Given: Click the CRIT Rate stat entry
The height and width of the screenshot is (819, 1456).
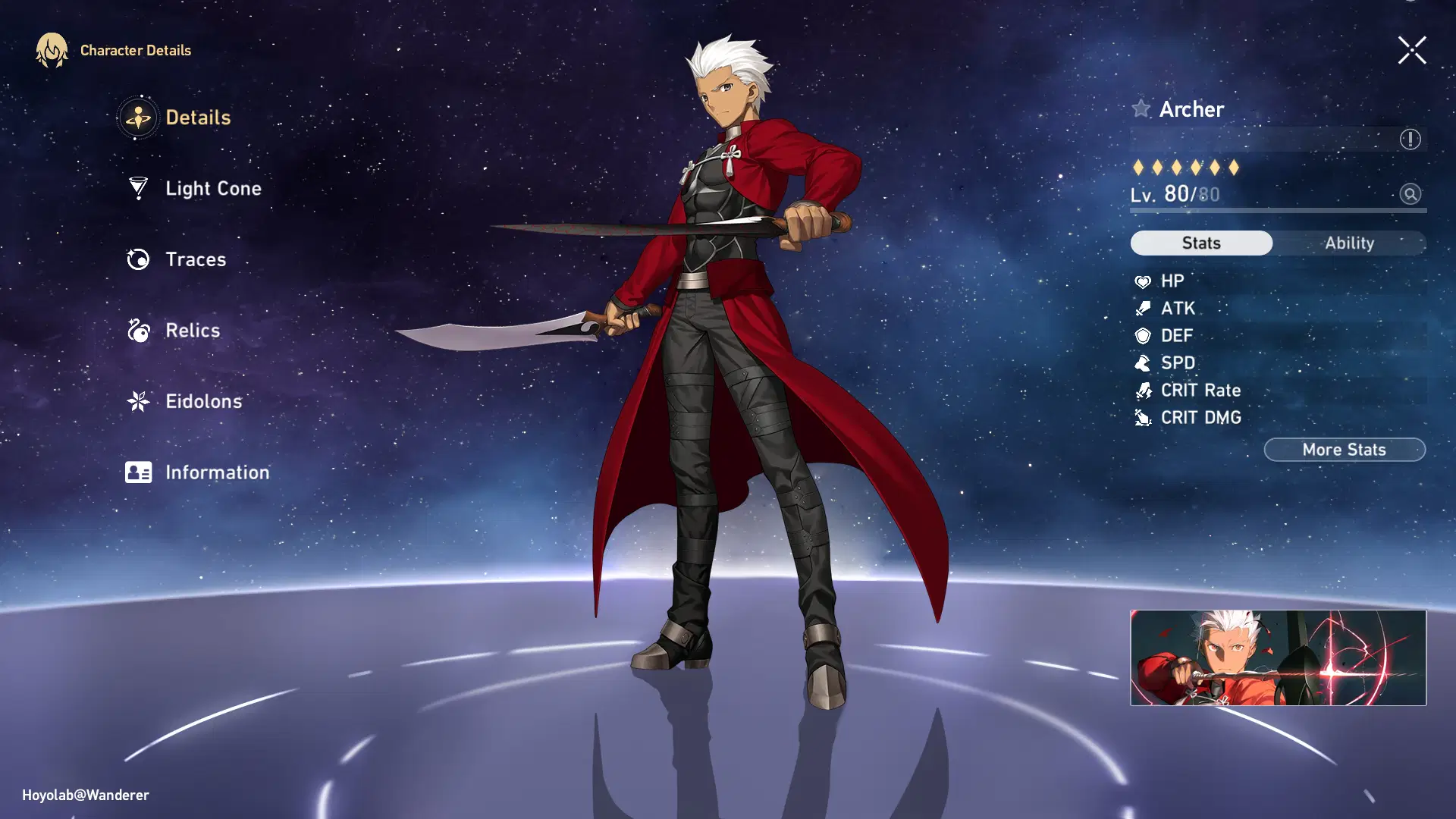Looking at the screenshot, I should coord(1201,390).
